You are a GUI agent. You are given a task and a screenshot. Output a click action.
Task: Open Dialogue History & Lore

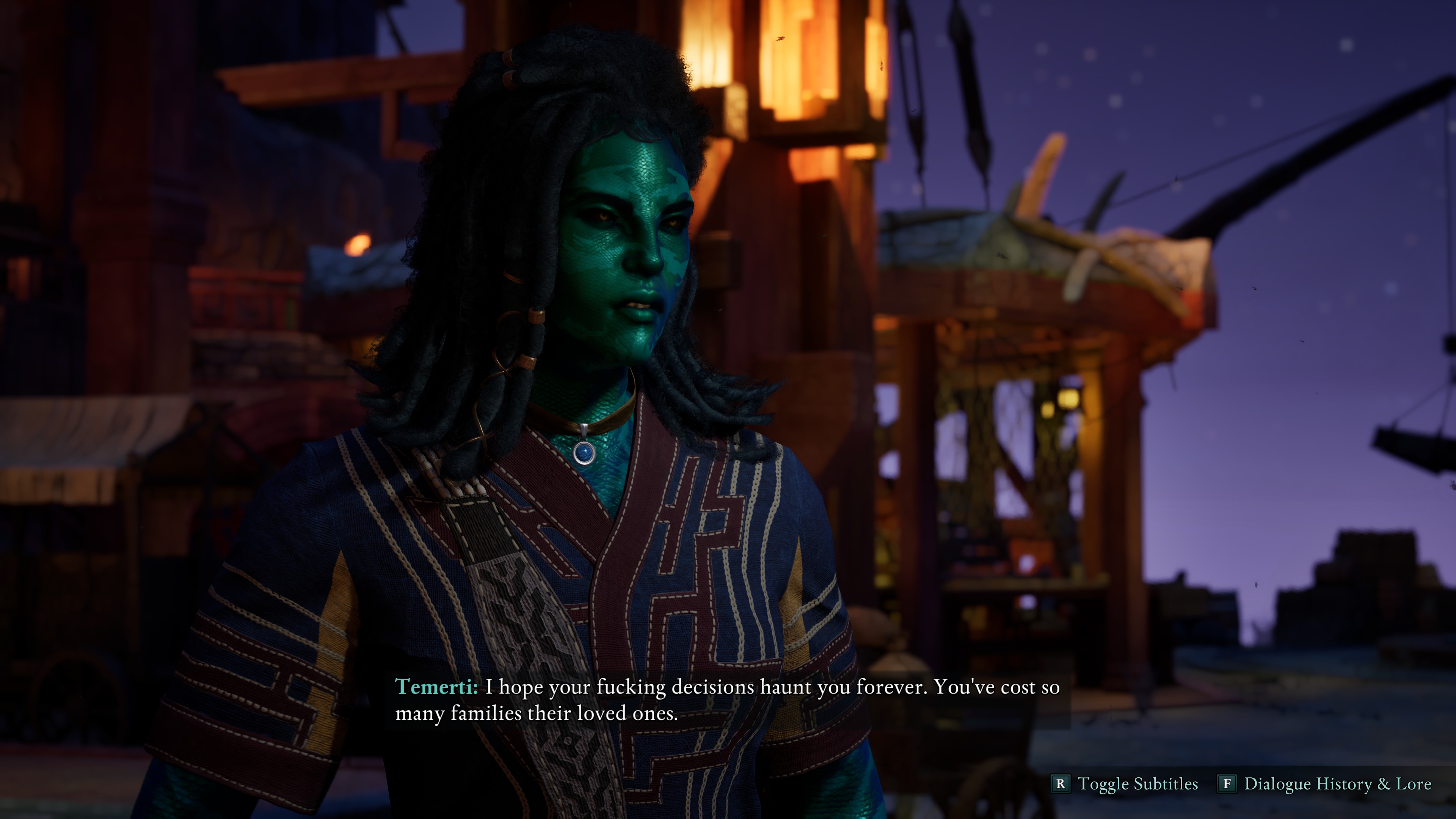[1325, 784]
